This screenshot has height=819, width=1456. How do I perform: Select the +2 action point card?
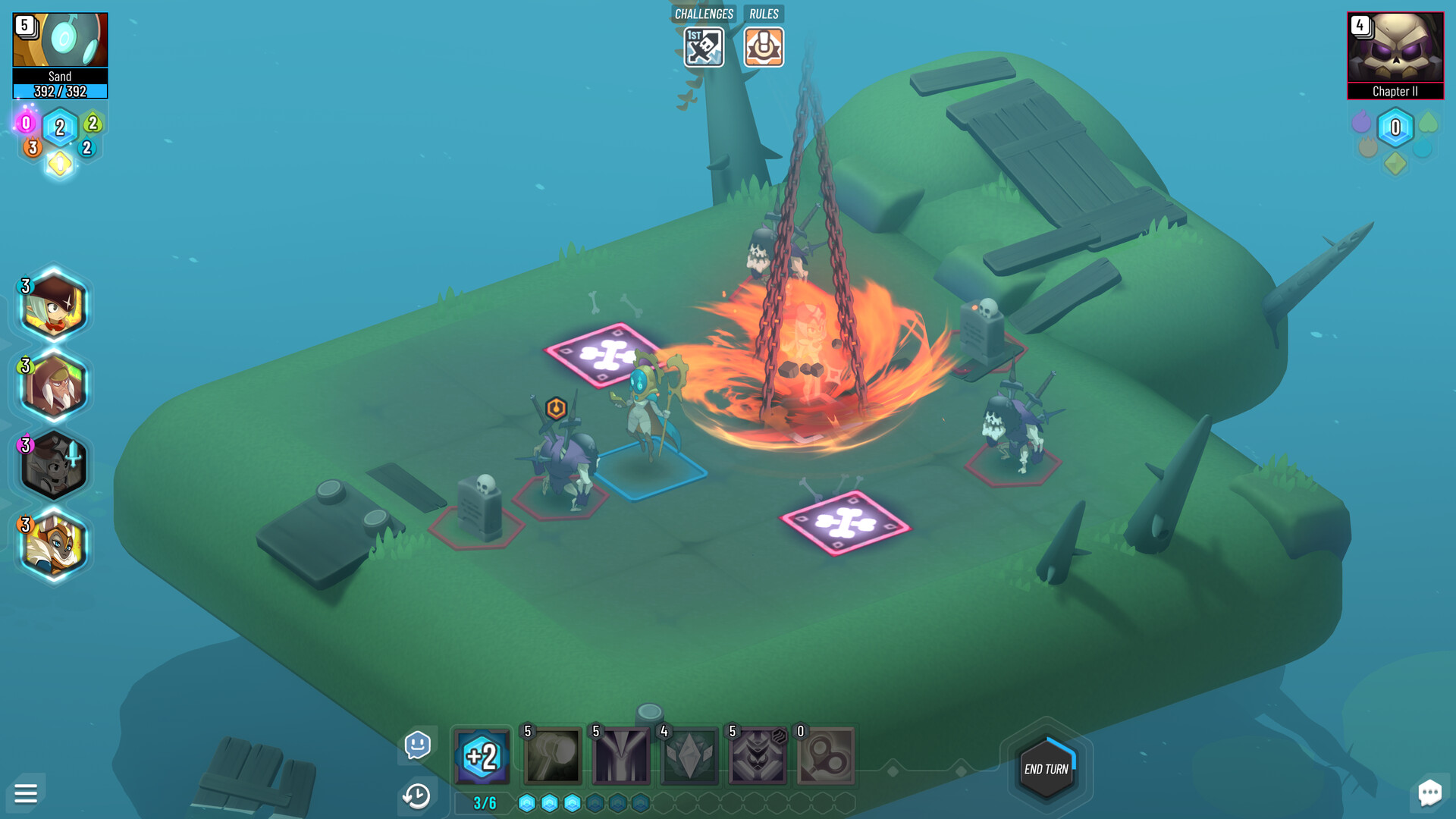pos(482,756)
